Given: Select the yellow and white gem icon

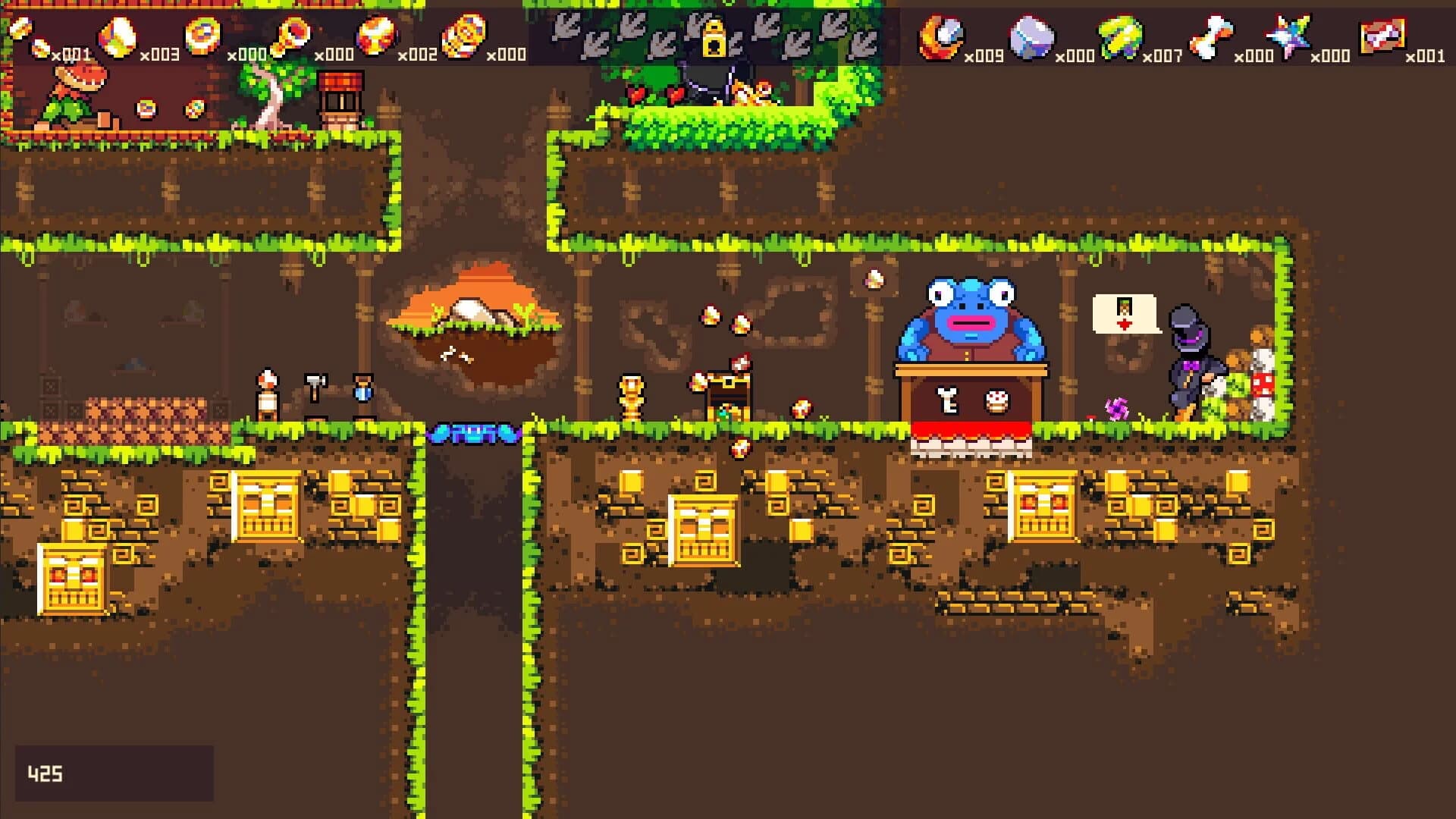Looking at the screenshot, I should click(x=118, y=36).
